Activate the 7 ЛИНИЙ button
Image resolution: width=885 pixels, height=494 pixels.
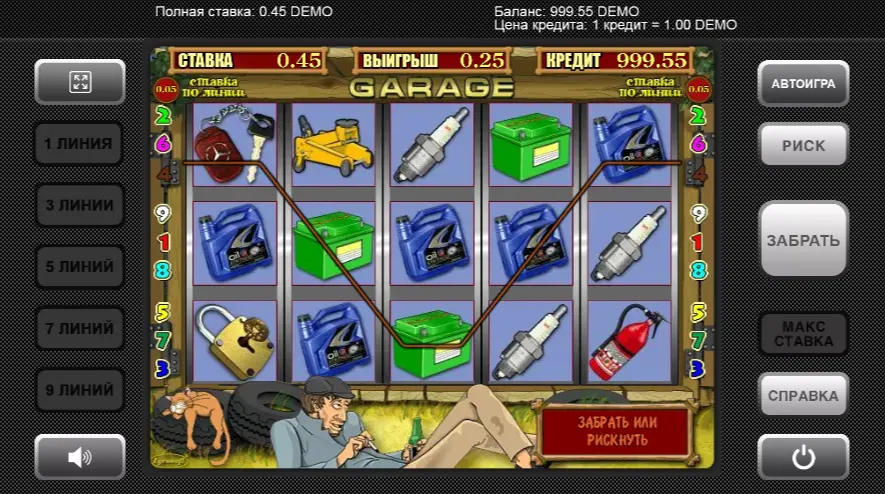[x=79, y=328]
